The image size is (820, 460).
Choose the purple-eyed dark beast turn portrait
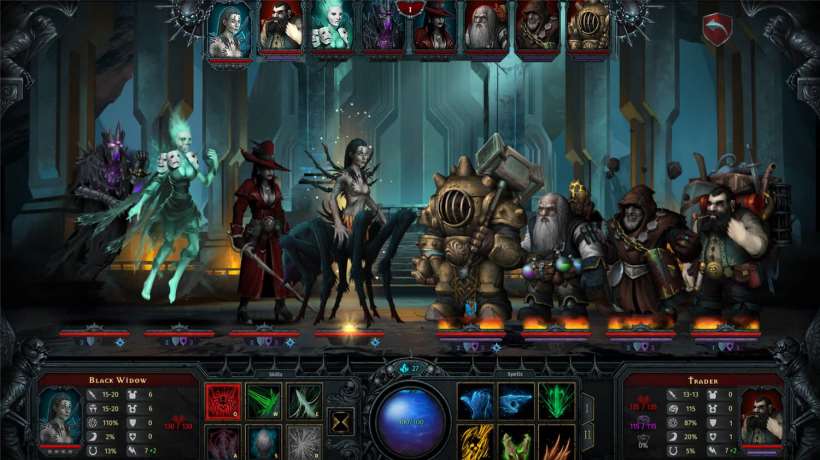(x=383, y=29)
